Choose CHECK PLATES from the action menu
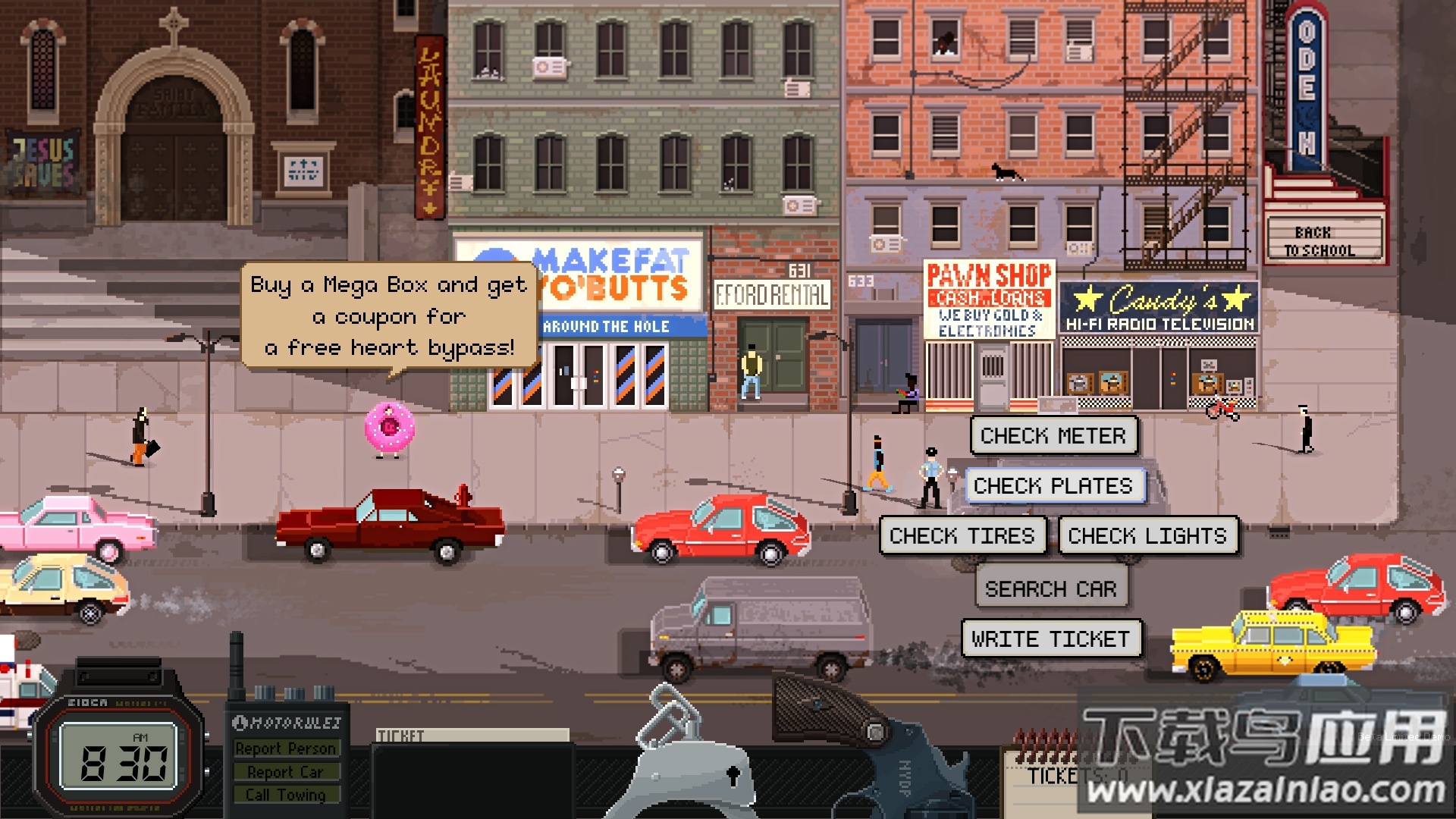This screenshot has width=1456, height=819. click(1054, 485)
